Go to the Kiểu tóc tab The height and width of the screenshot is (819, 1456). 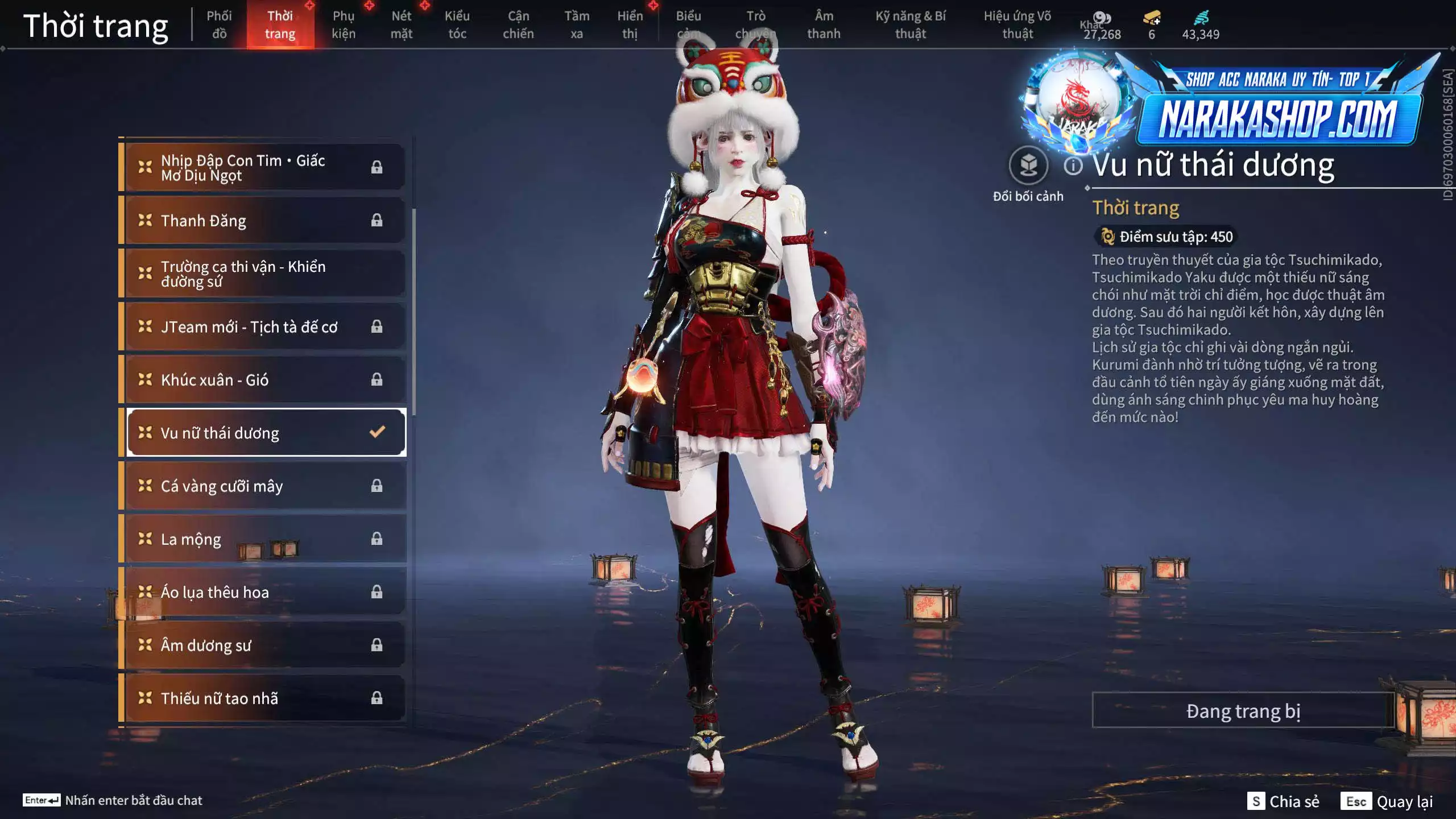point(457,25)
